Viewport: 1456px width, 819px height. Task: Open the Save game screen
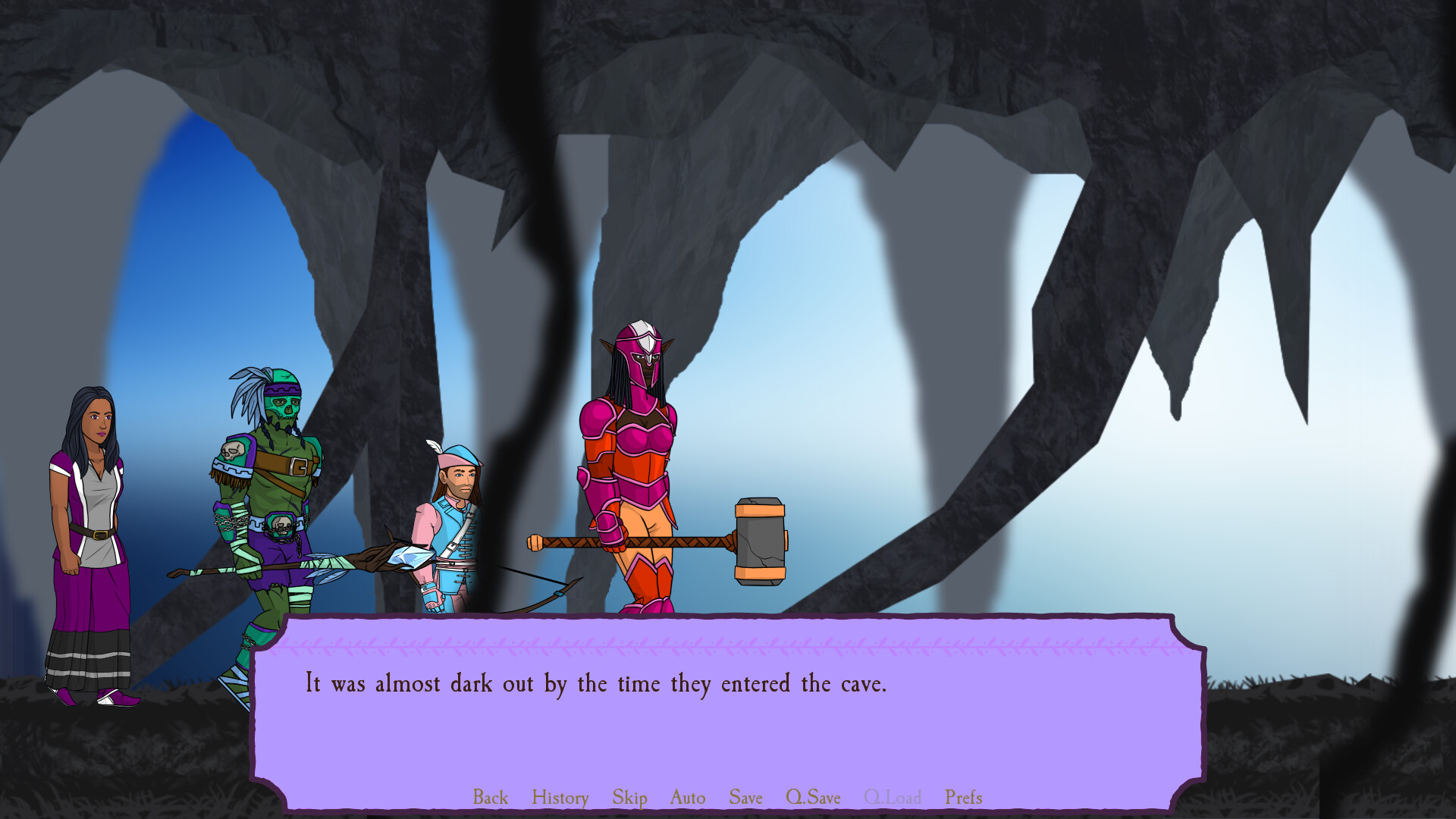click(x=745, y=797)
